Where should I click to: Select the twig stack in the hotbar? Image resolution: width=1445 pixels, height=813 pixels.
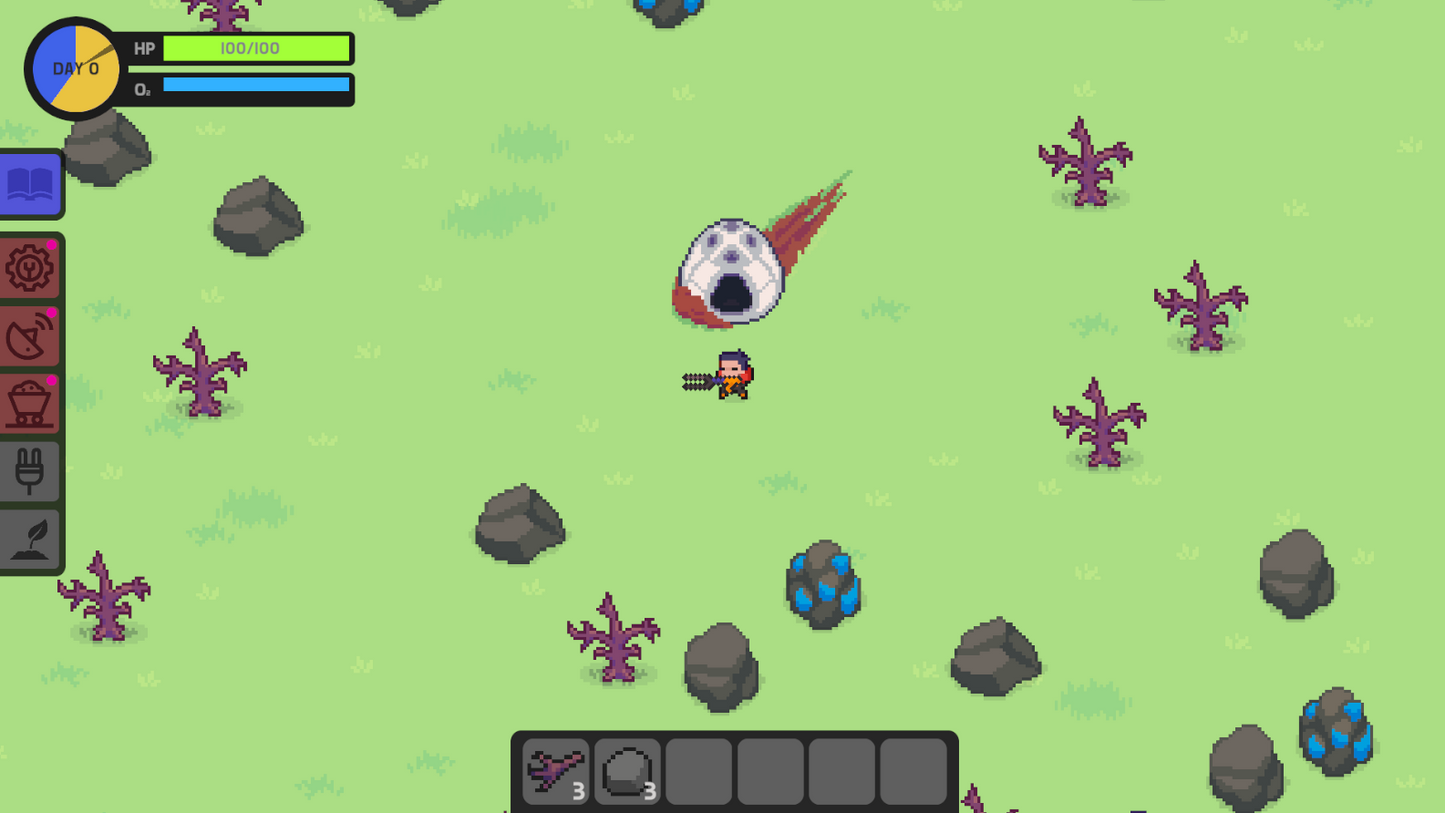coord(557,770)
